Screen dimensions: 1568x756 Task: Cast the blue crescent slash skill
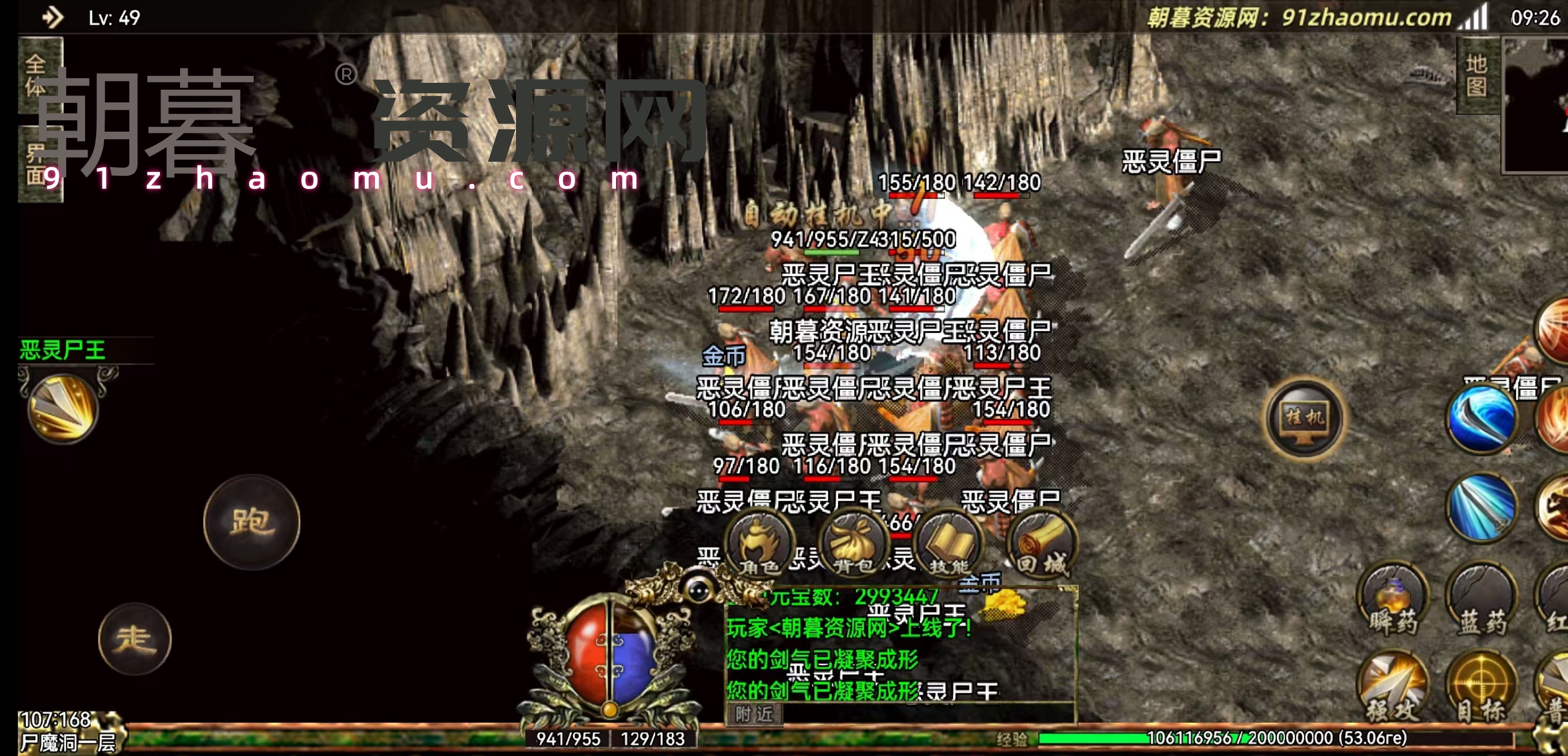pos(1481,419)
